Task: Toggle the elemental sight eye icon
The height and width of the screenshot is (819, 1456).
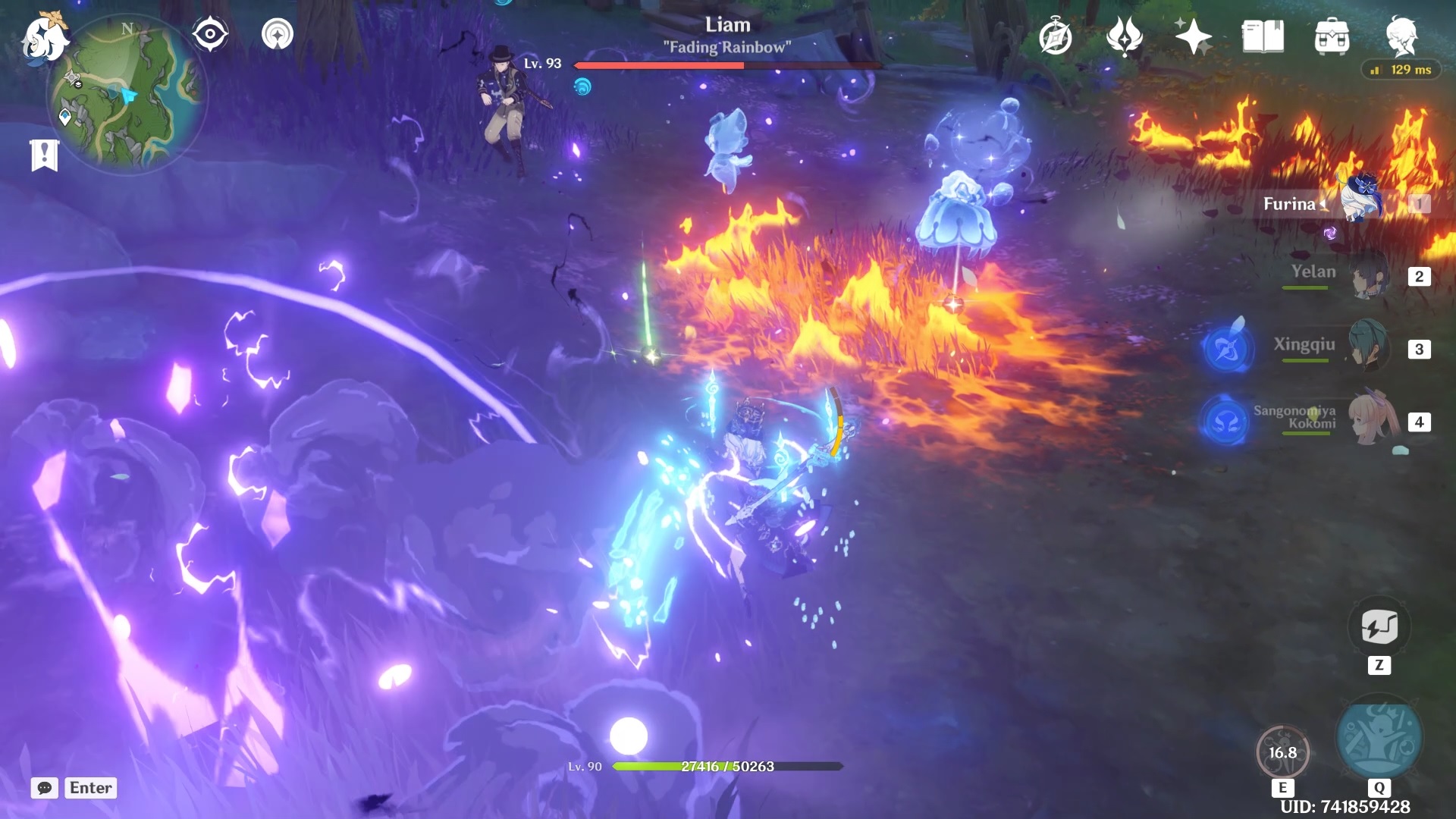Action: pyautogui.click(x=210, y=35)
